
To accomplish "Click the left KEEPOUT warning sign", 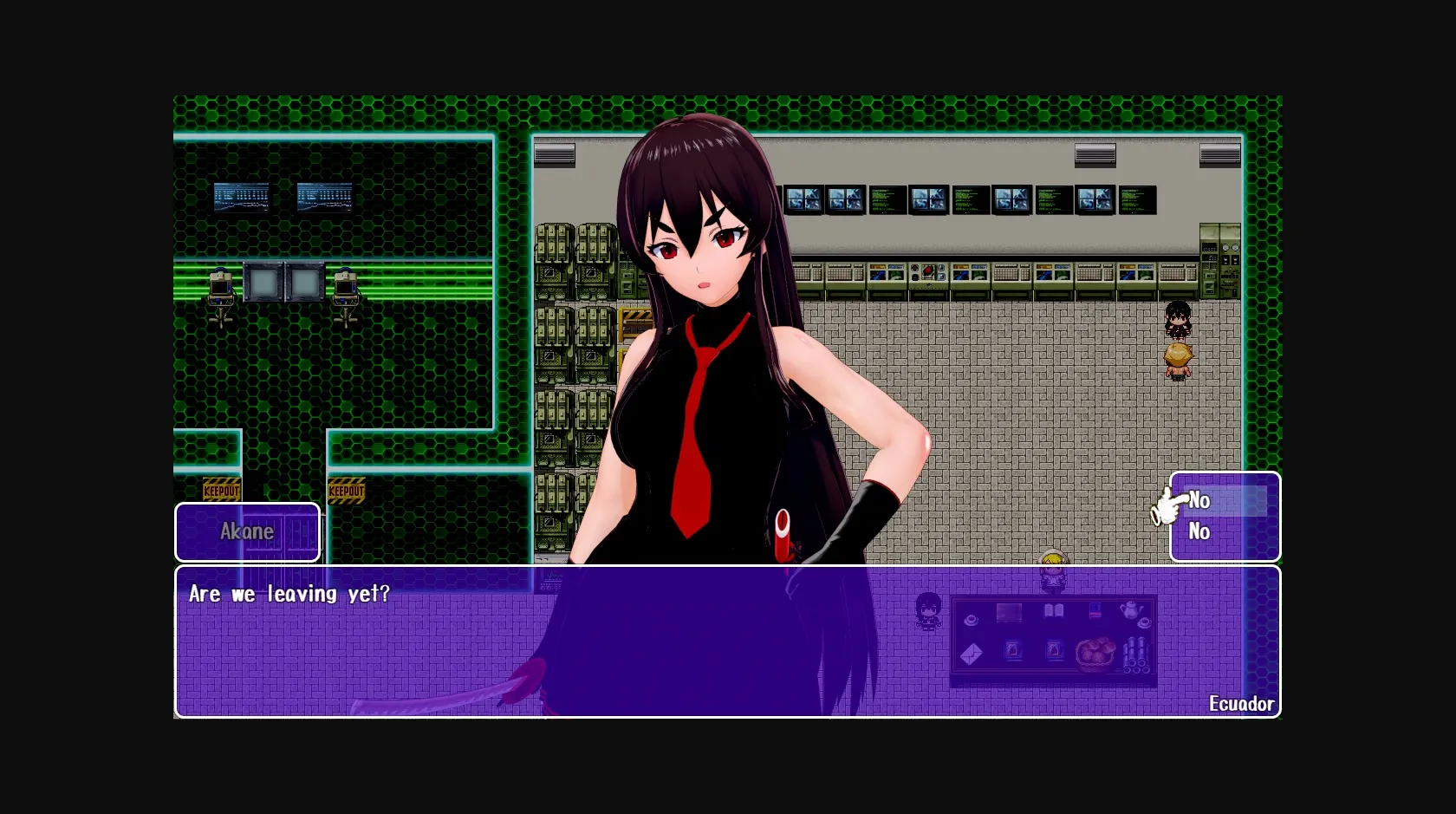I will 222,489.
